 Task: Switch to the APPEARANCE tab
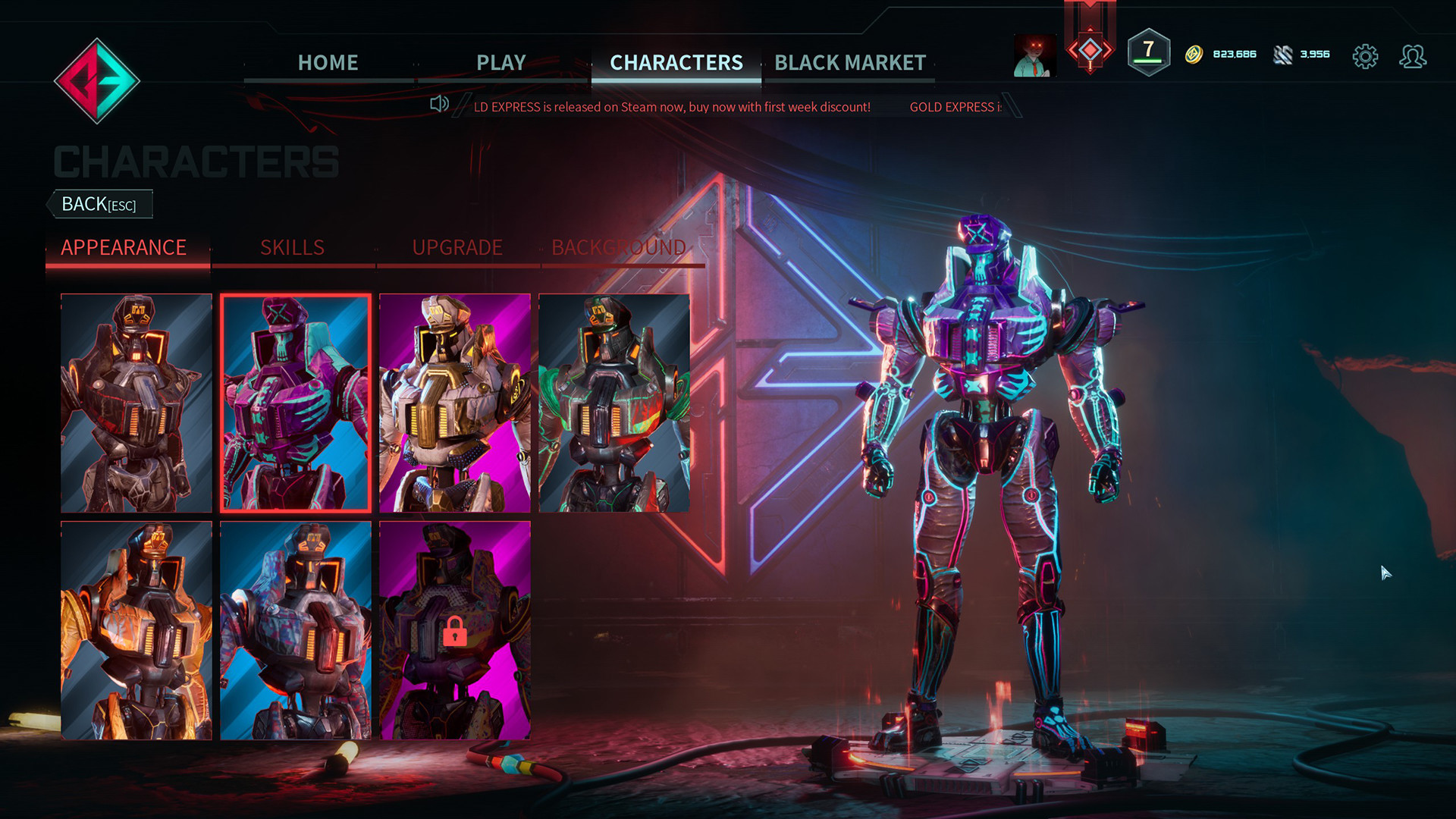coord(124,247)
